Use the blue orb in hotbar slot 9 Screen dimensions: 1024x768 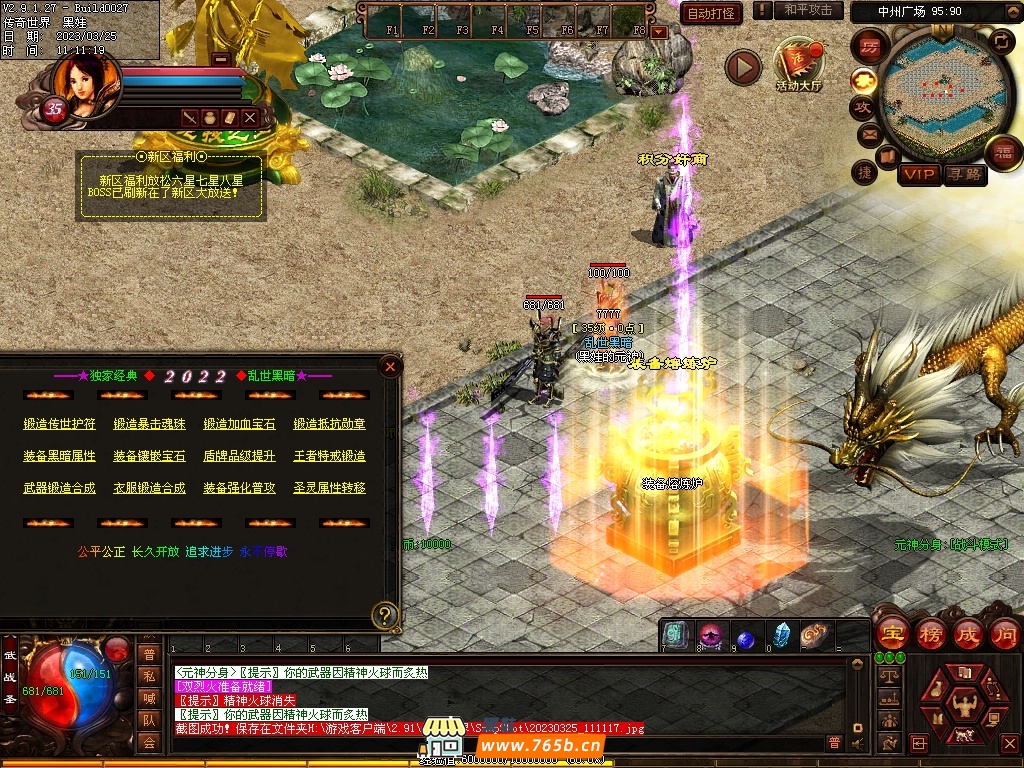746,637
